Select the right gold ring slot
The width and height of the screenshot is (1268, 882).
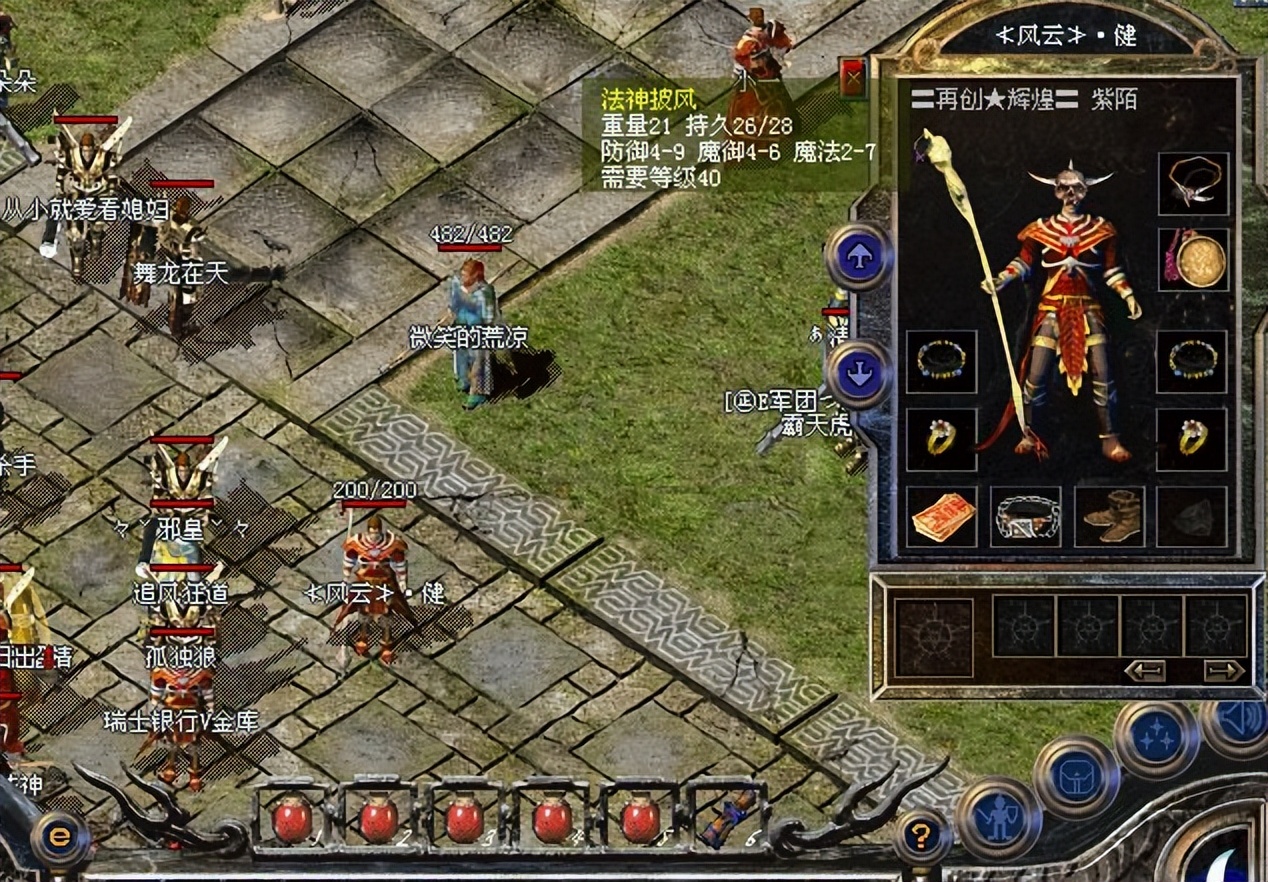tap(1192, 438)
